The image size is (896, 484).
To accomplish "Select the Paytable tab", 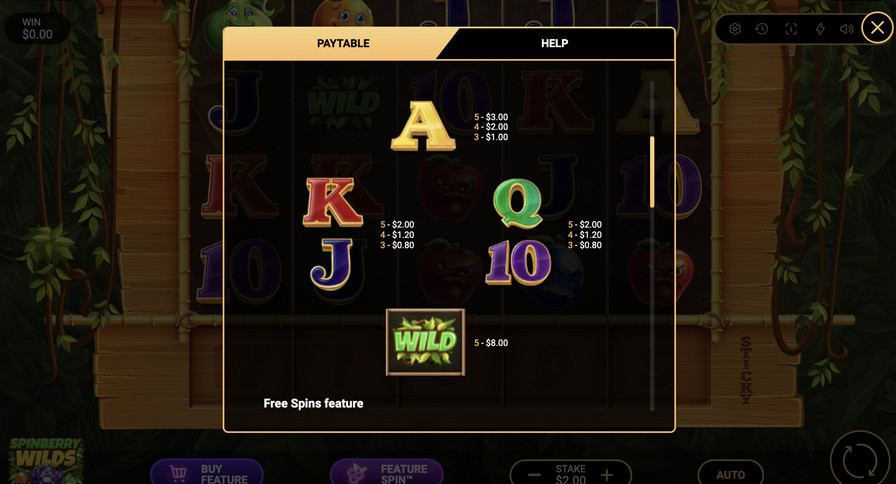I will [x=343, y=43].
